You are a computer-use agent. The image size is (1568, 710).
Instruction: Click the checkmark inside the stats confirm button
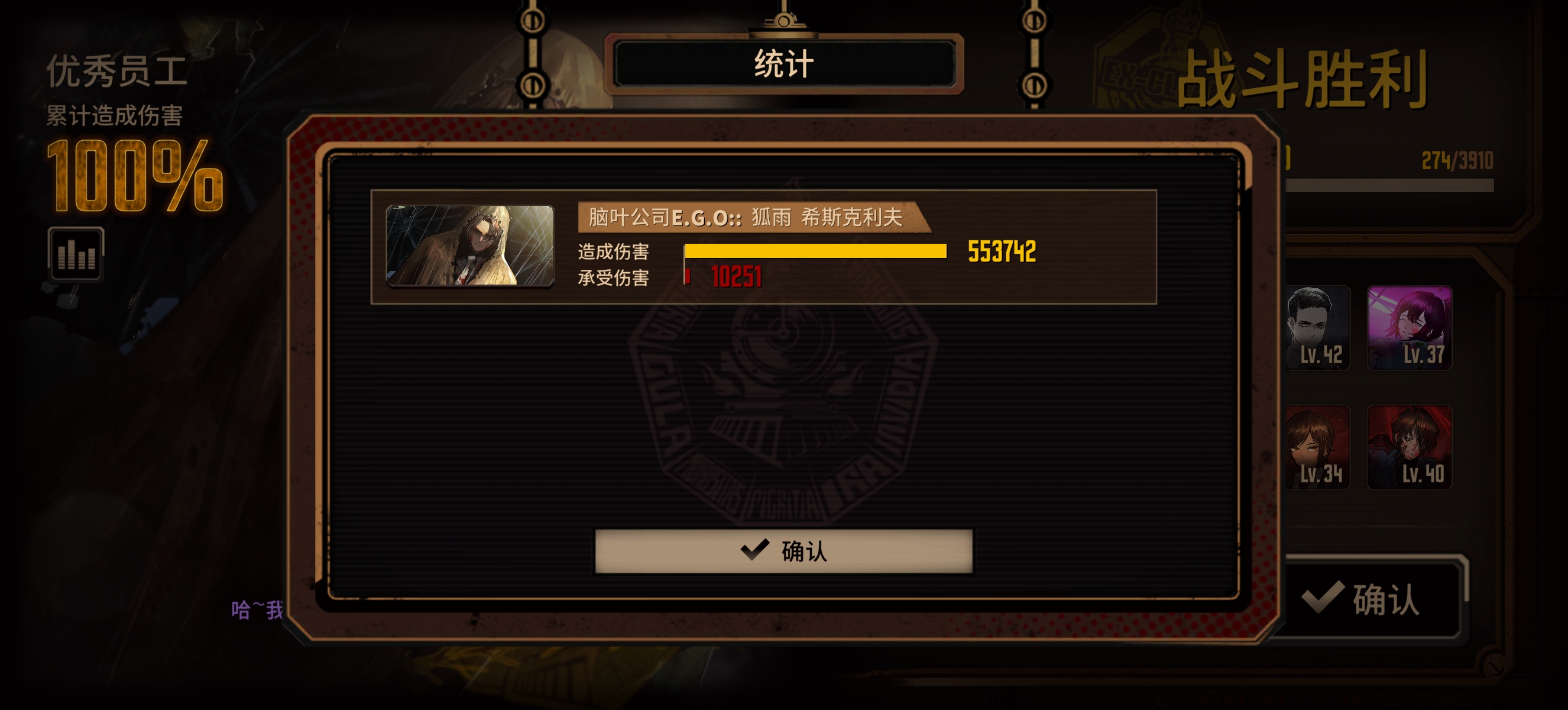pos(755,550)
